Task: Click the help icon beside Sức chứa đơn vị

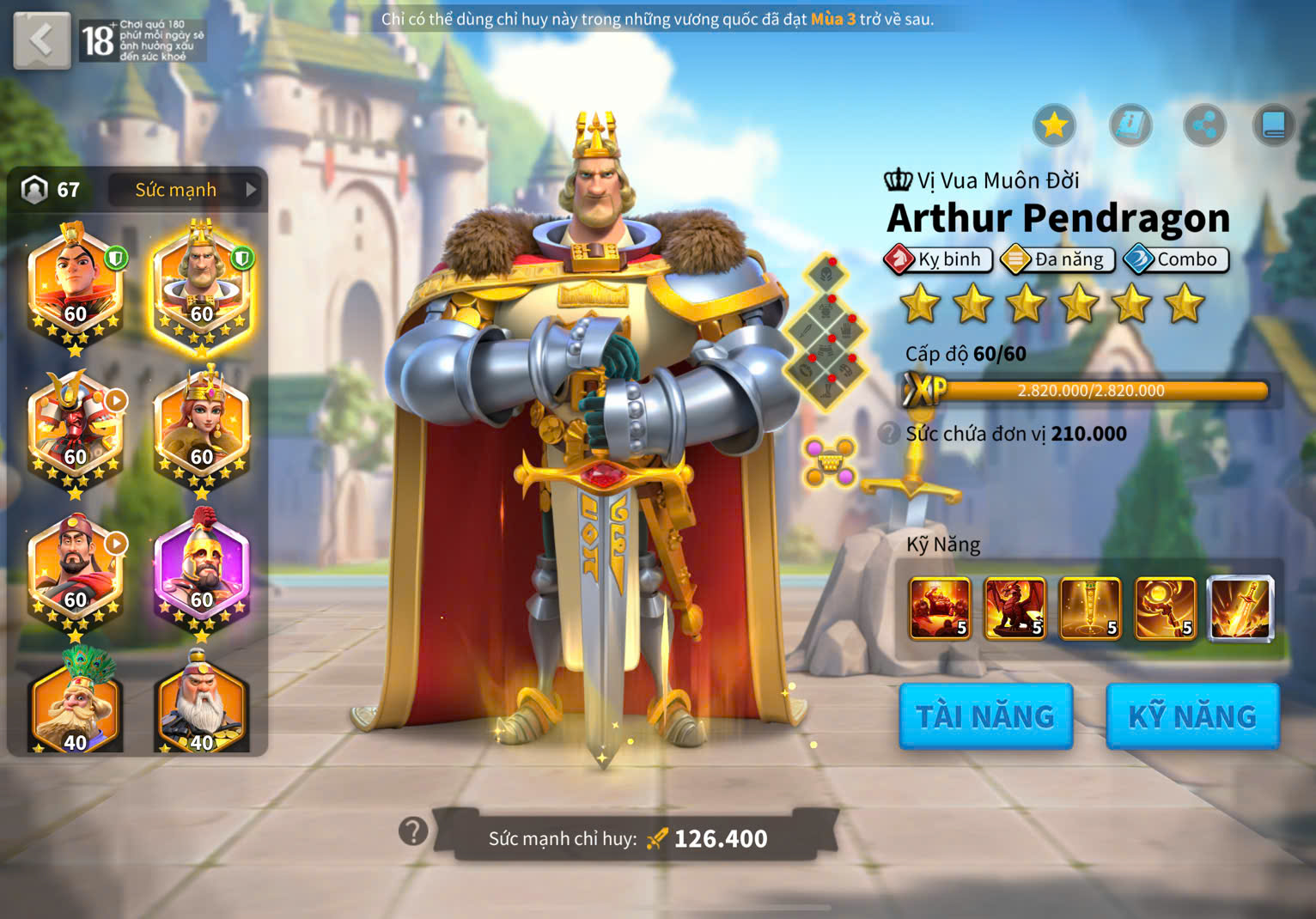Action: pos(890,434)
